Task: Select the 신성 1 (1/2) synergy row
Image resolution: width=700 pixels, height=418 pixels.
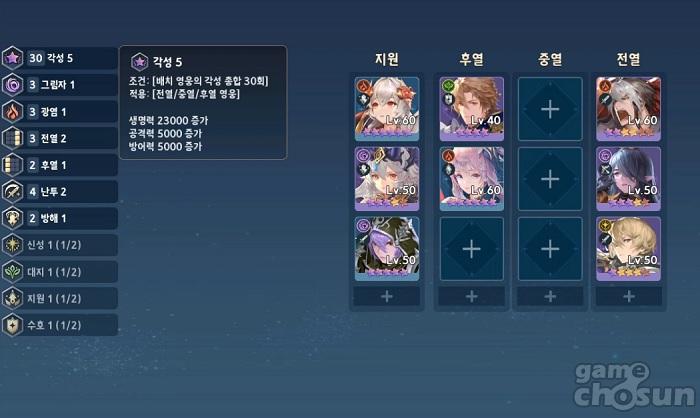Action: pos(60,245)
